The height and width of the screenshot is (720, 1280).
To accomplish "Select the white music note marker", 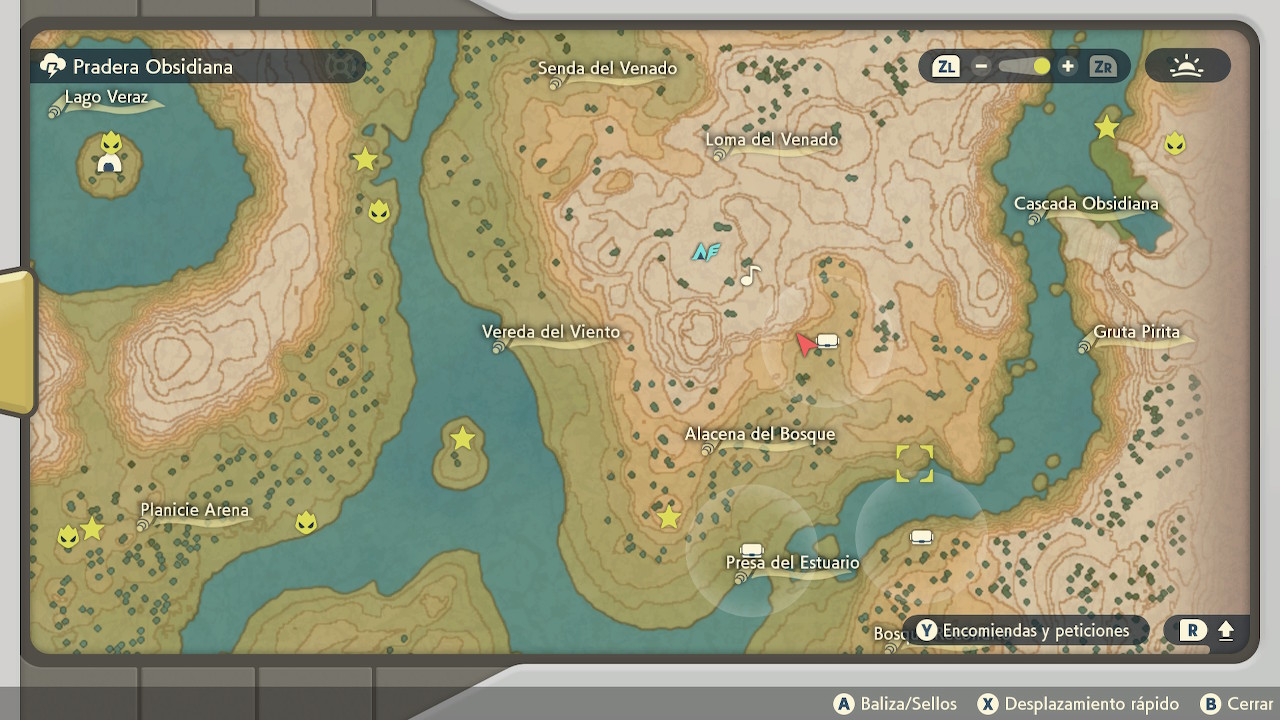I will [751, 275].
